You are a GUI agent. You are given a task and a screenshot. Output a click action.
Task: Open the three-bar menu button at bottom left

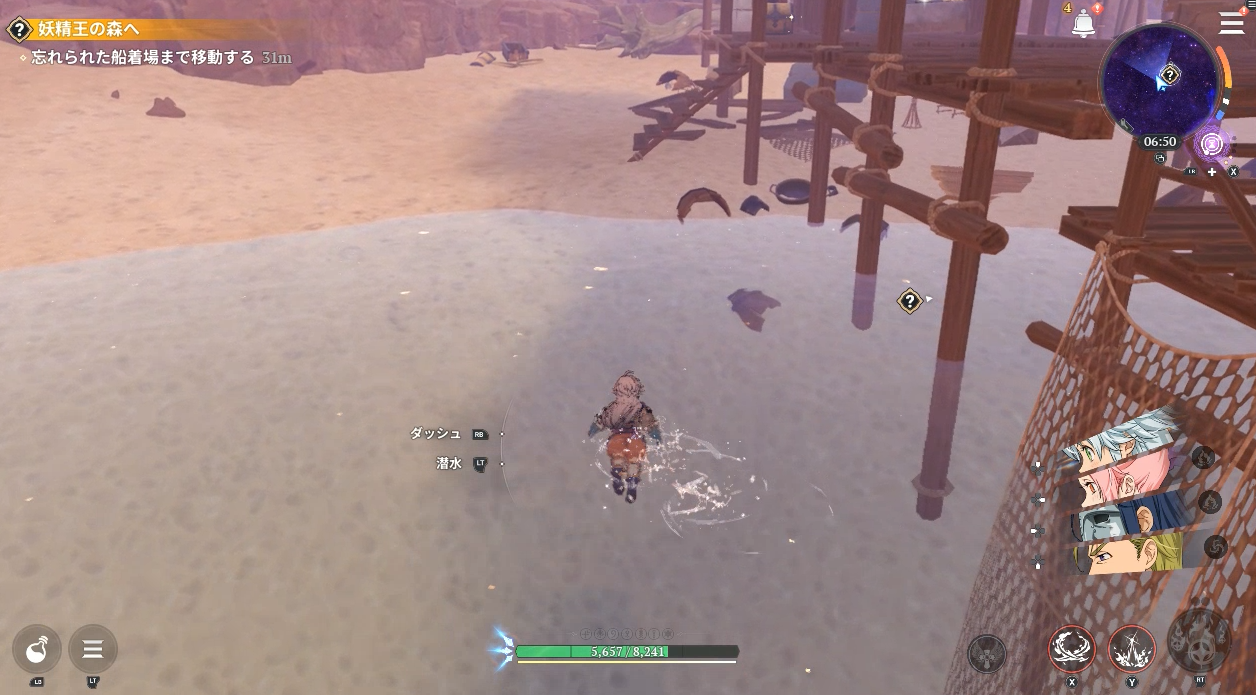pyautogui.click(x=93, y=650)
